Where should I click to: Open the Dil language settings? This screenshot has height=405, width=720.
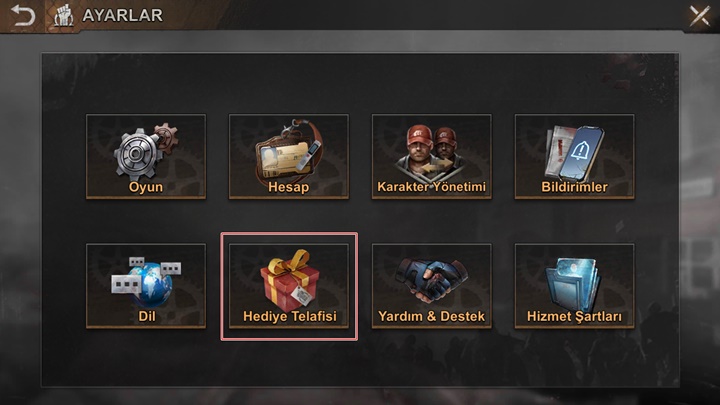[146, 286]
